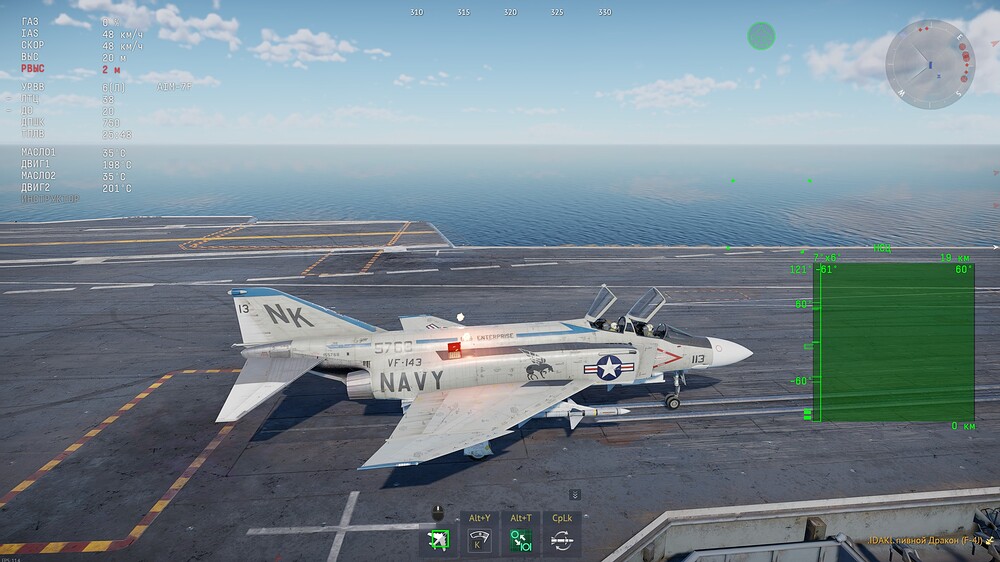Click the green aircraft status circle indicator
Screen dimensions: 1000x562
761,37
